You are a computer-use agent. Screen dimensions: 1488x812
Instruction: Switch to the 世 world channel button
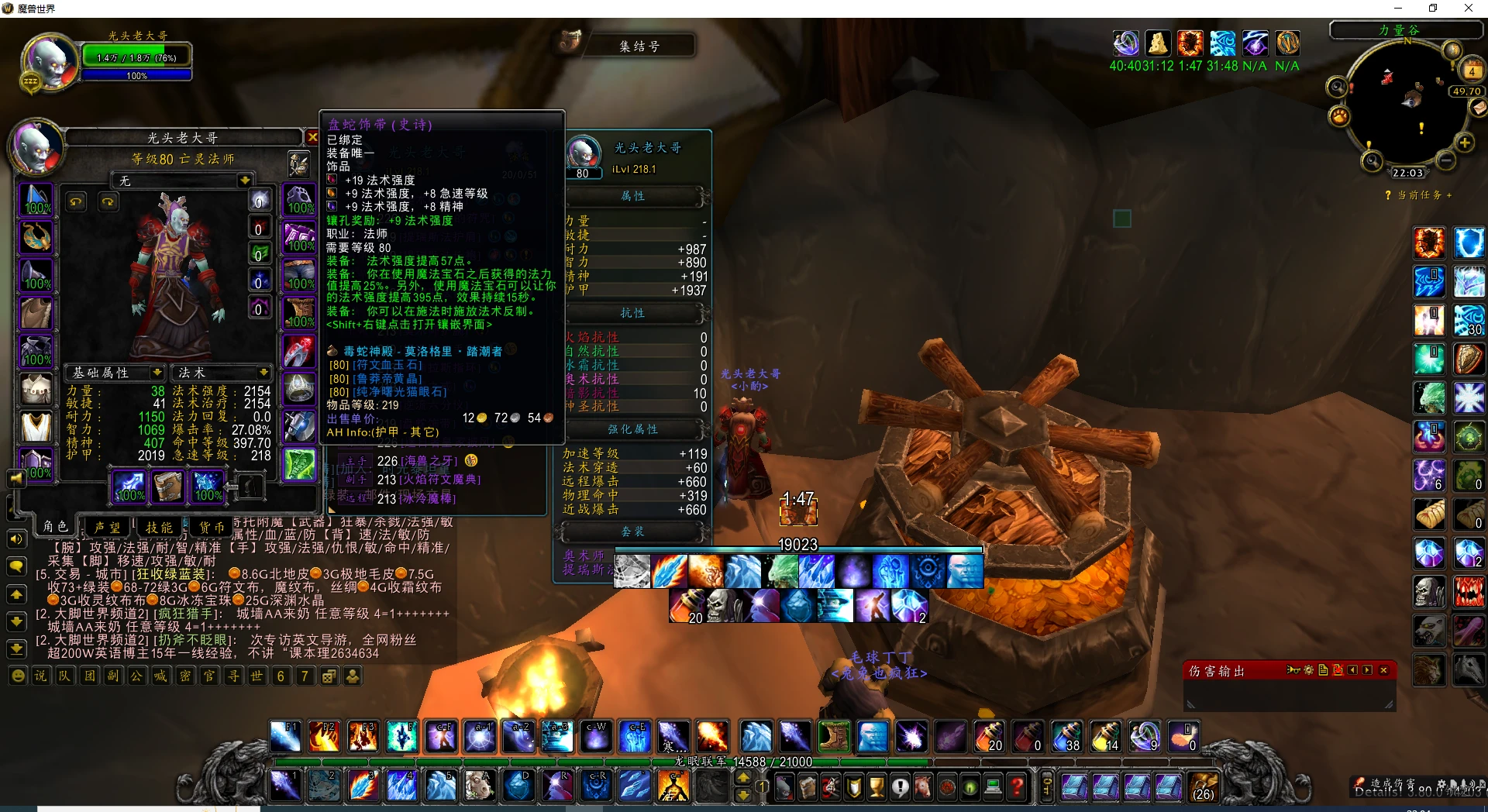pos(257,676)
